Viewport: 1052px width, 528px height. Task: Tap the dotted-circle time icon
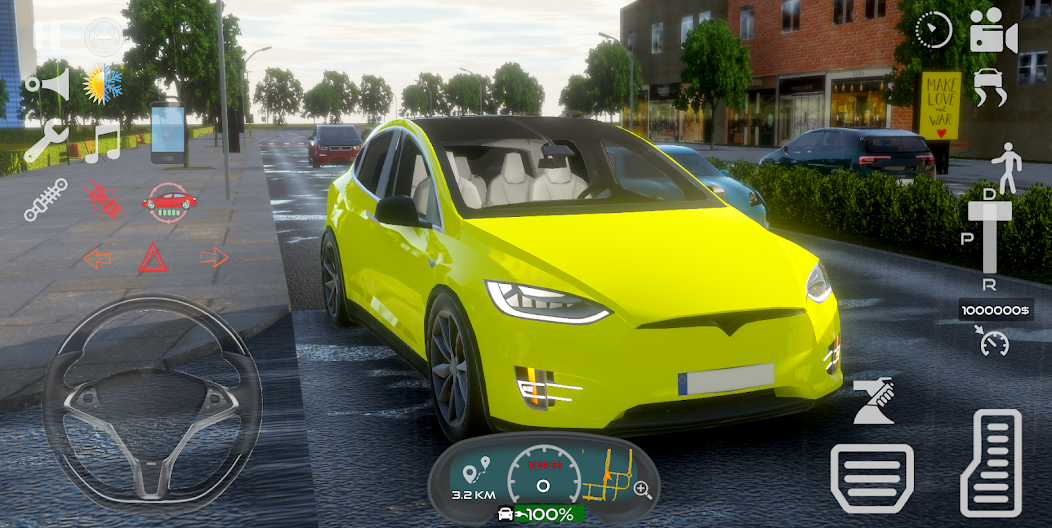coord(933,31)
